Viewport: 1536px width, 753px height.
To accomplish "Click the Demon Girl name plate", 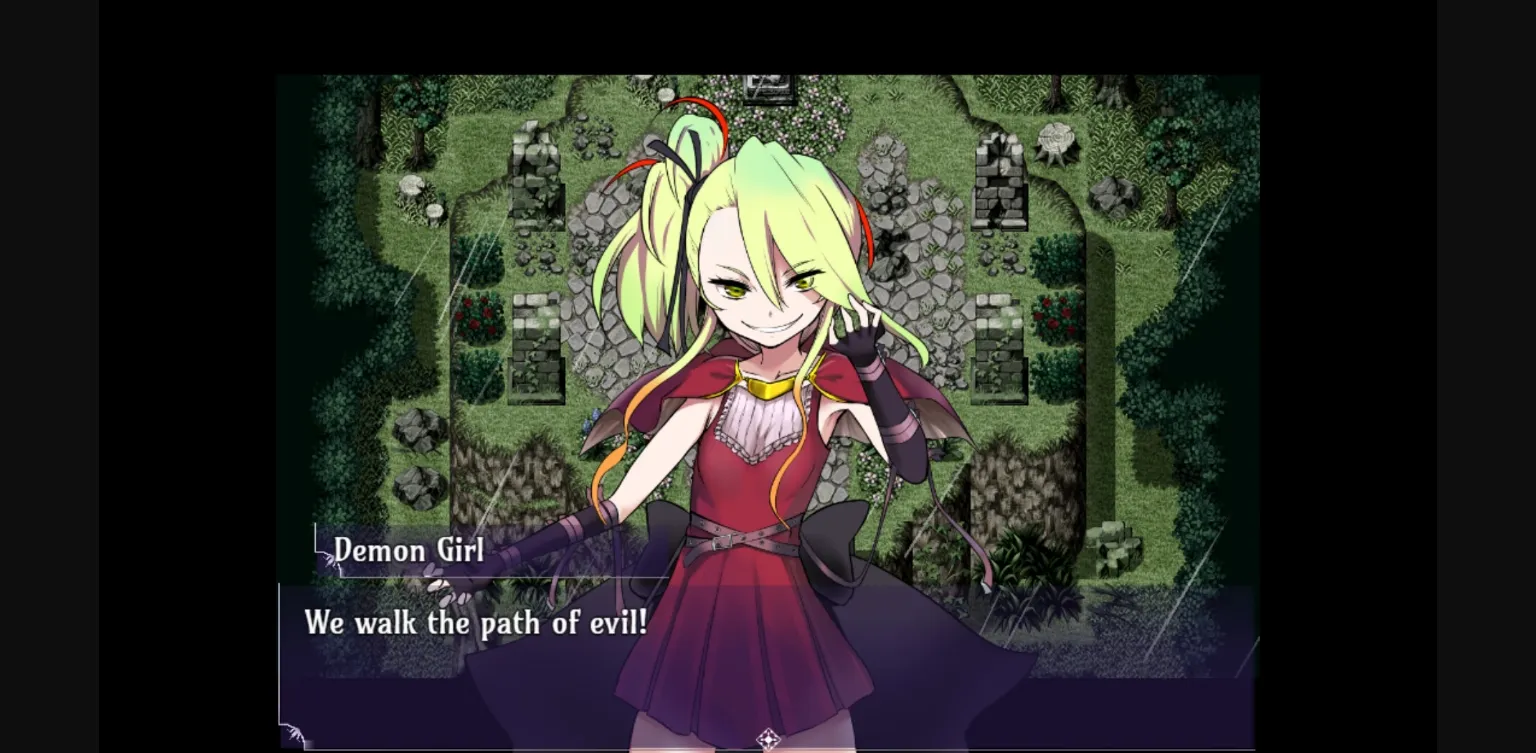I will tap(408, 551).
